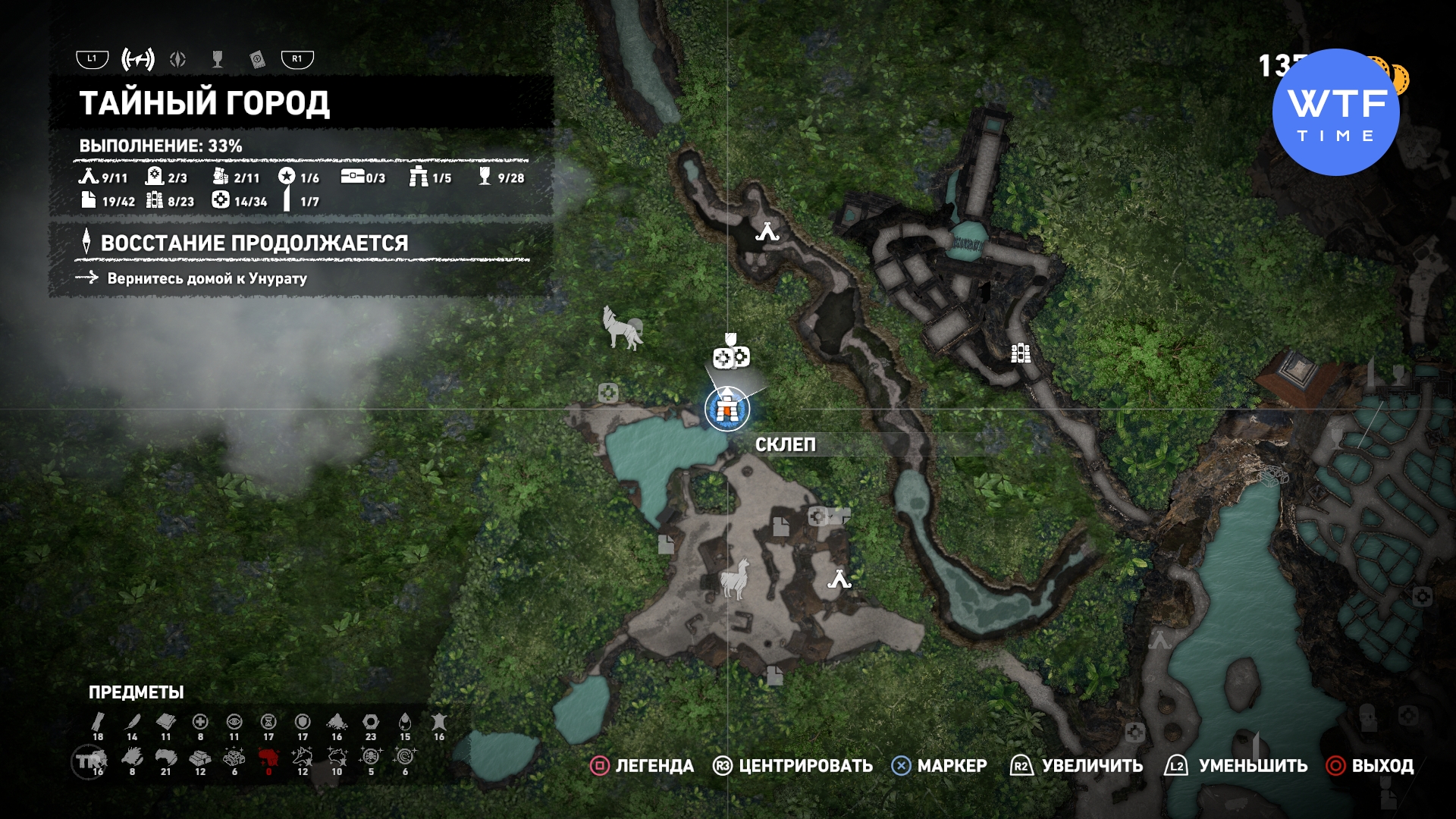Open the ЛЕГЕНДА map legend

pos(642,766)
